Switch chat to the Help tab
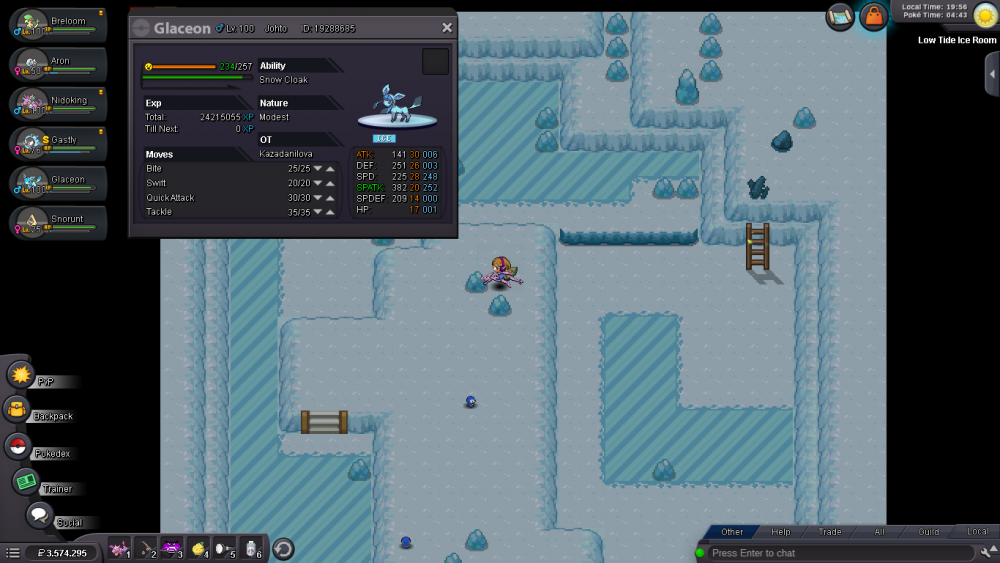 pyautogui.click(x=781, y=532)
